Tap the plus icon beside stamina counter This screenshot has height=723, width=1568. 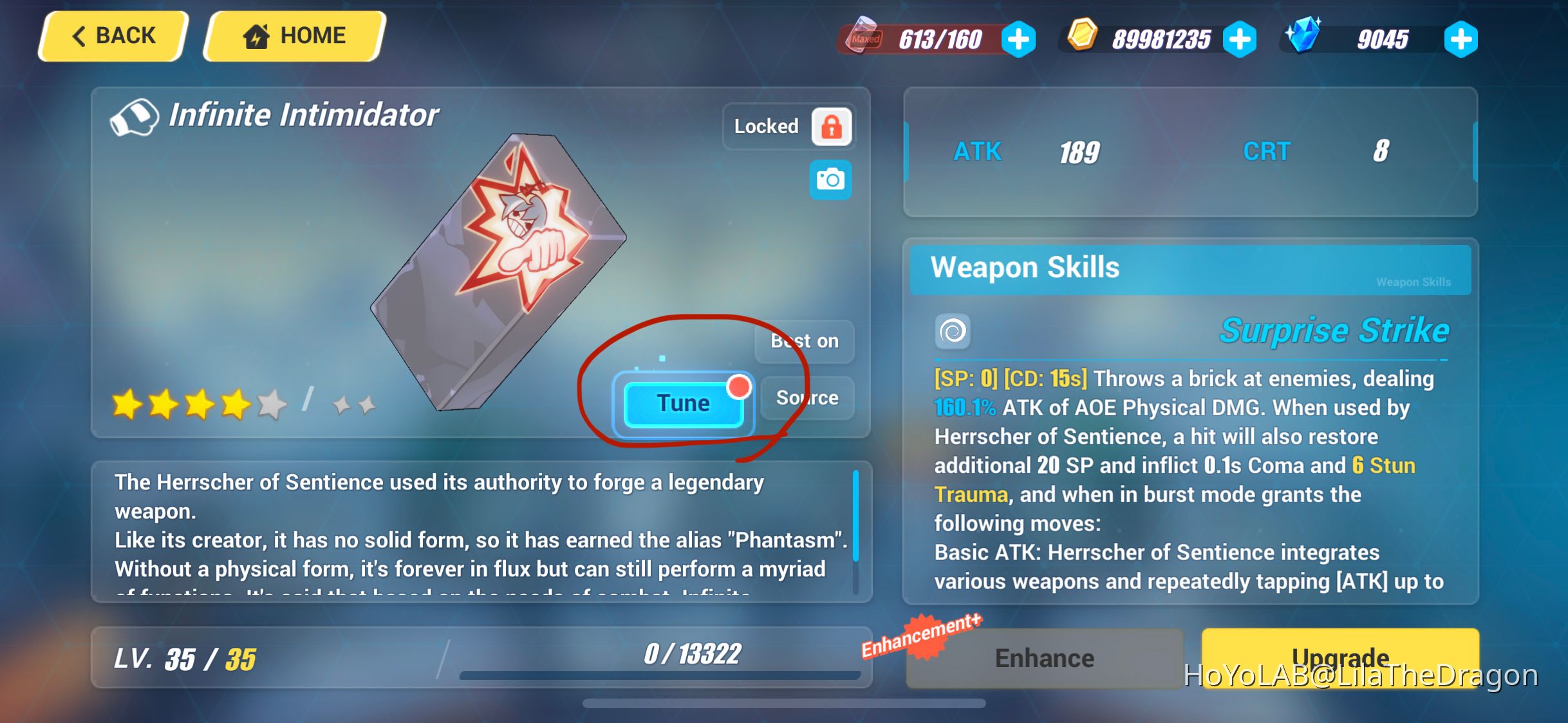click(1019, 40)
